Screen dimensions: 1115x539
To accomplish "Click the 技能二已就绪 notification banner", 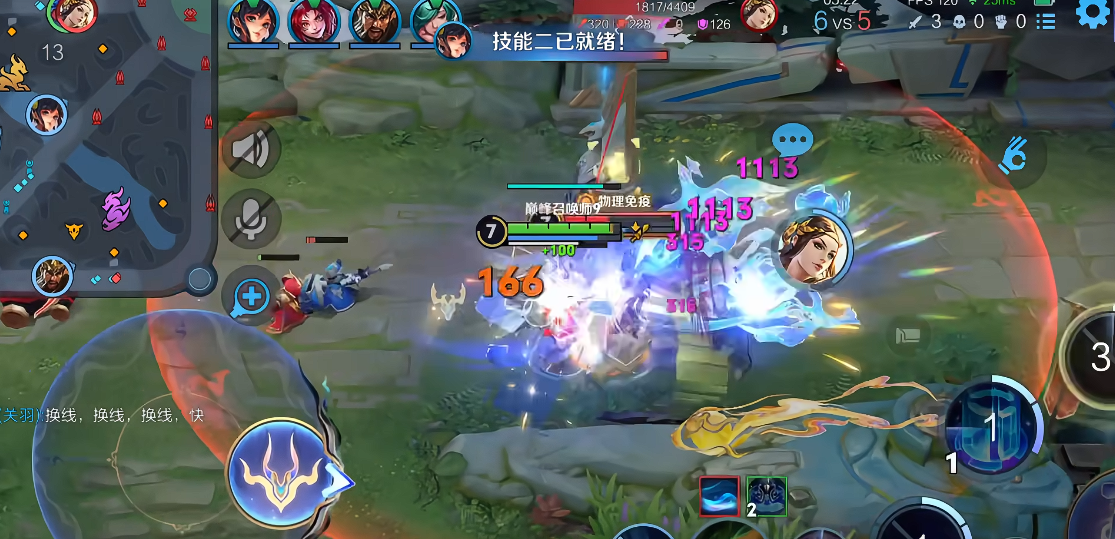I will (555, 42).
